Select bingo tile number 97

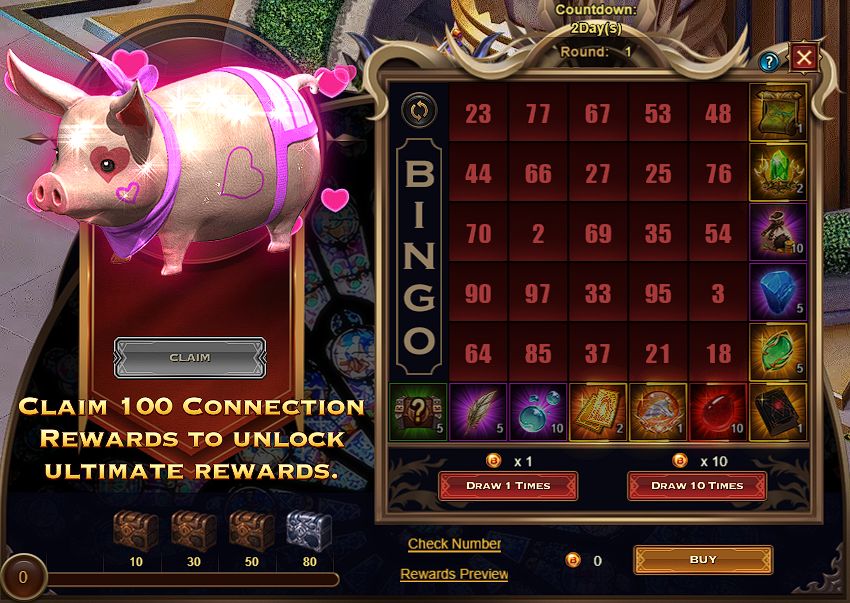538,293
